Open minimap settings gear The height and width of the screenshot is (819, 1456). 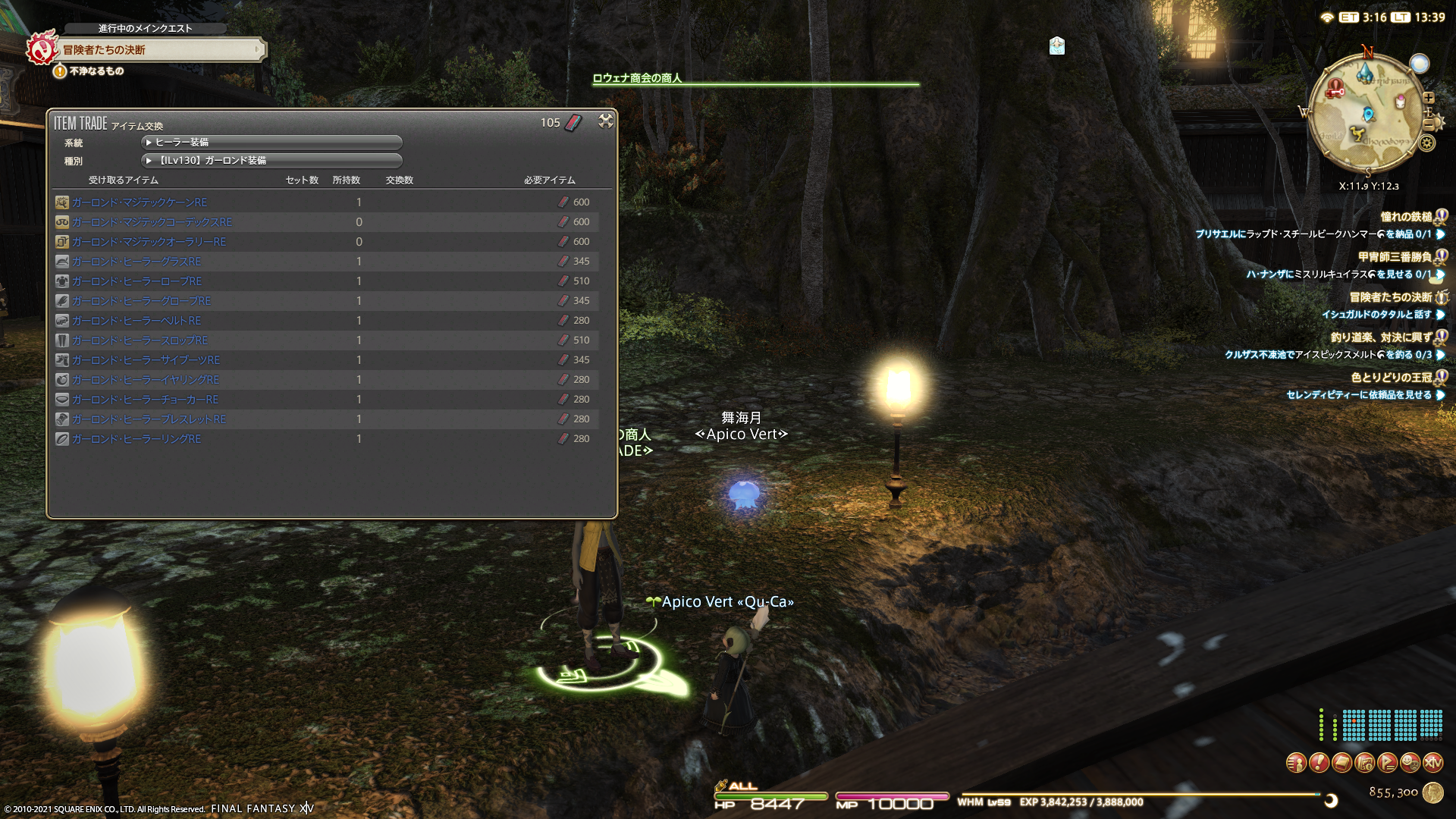pyautogui.click(x=1427, y=143)
